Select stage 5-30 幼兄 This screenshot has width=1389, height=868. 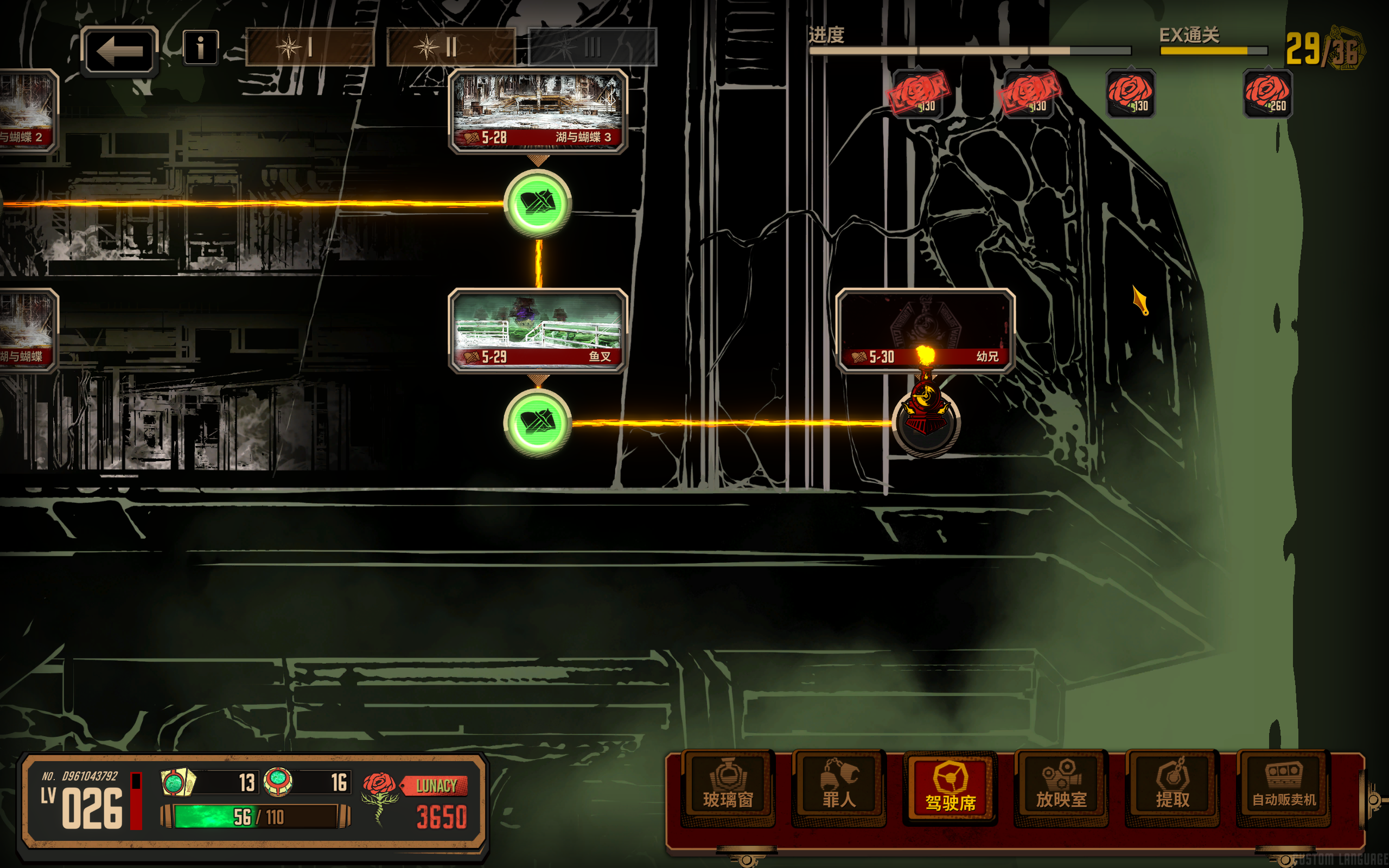pyautogui.click(x=925, y=330)
